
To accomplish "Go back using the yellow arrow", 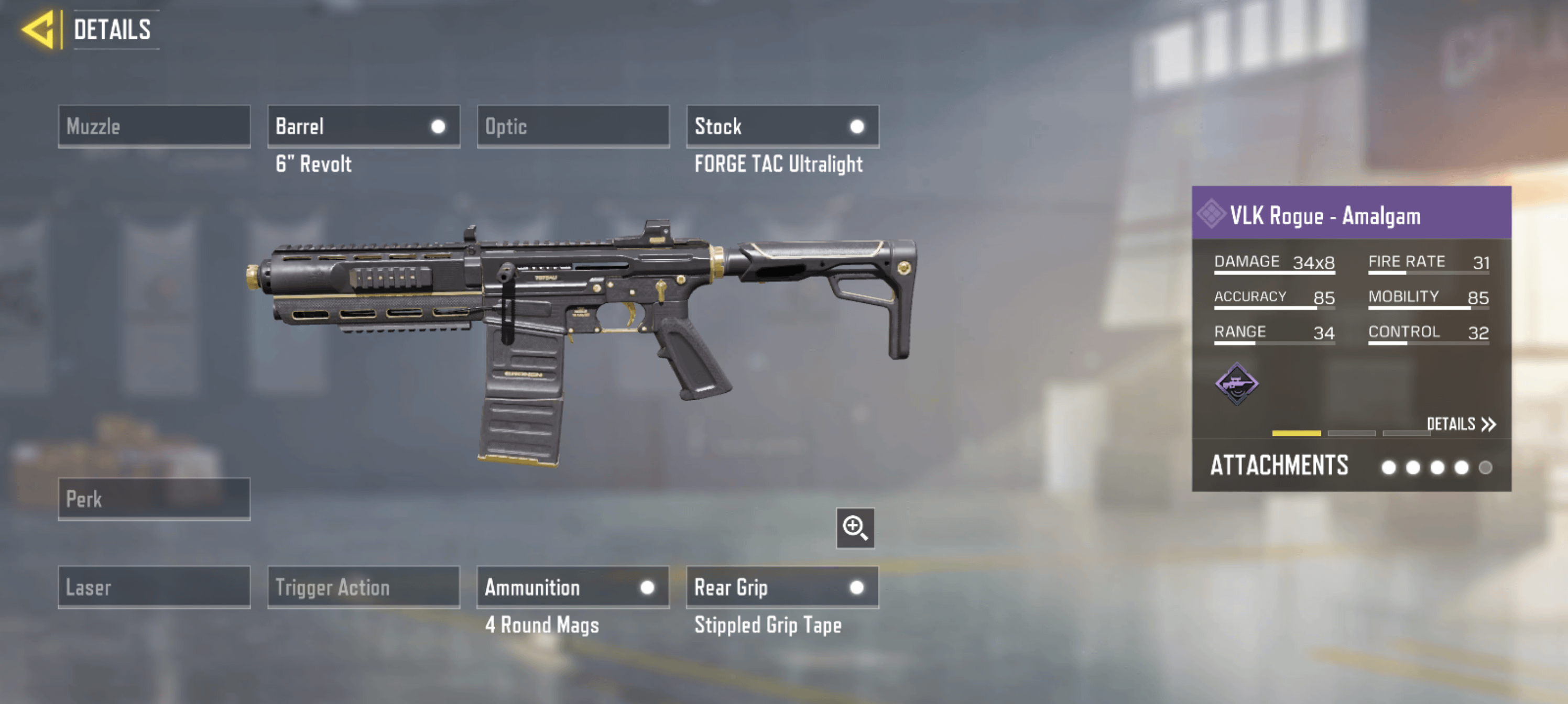I will point(39,29).
